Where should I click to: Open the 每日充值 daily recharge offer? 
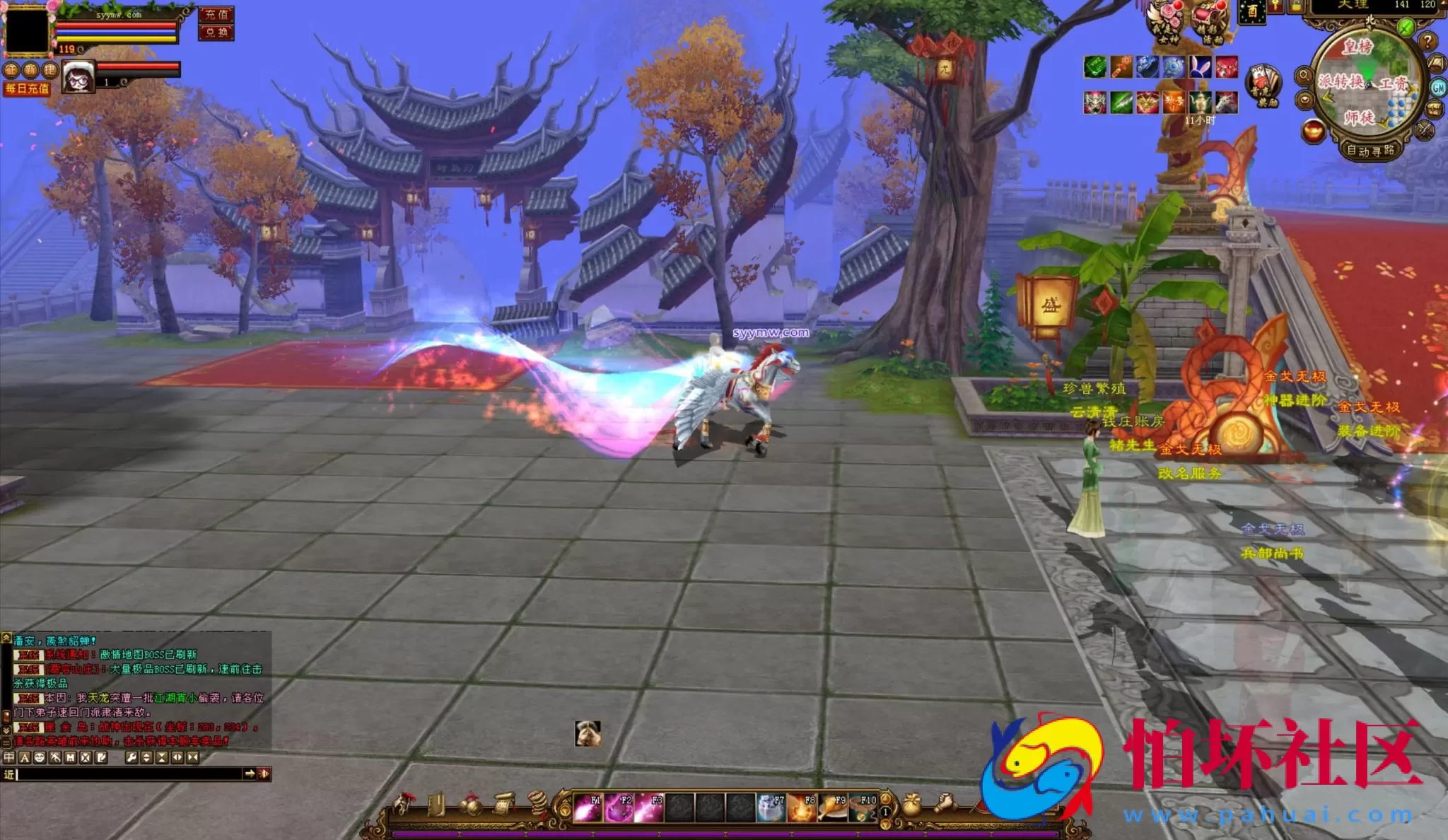tap(27, 88)
